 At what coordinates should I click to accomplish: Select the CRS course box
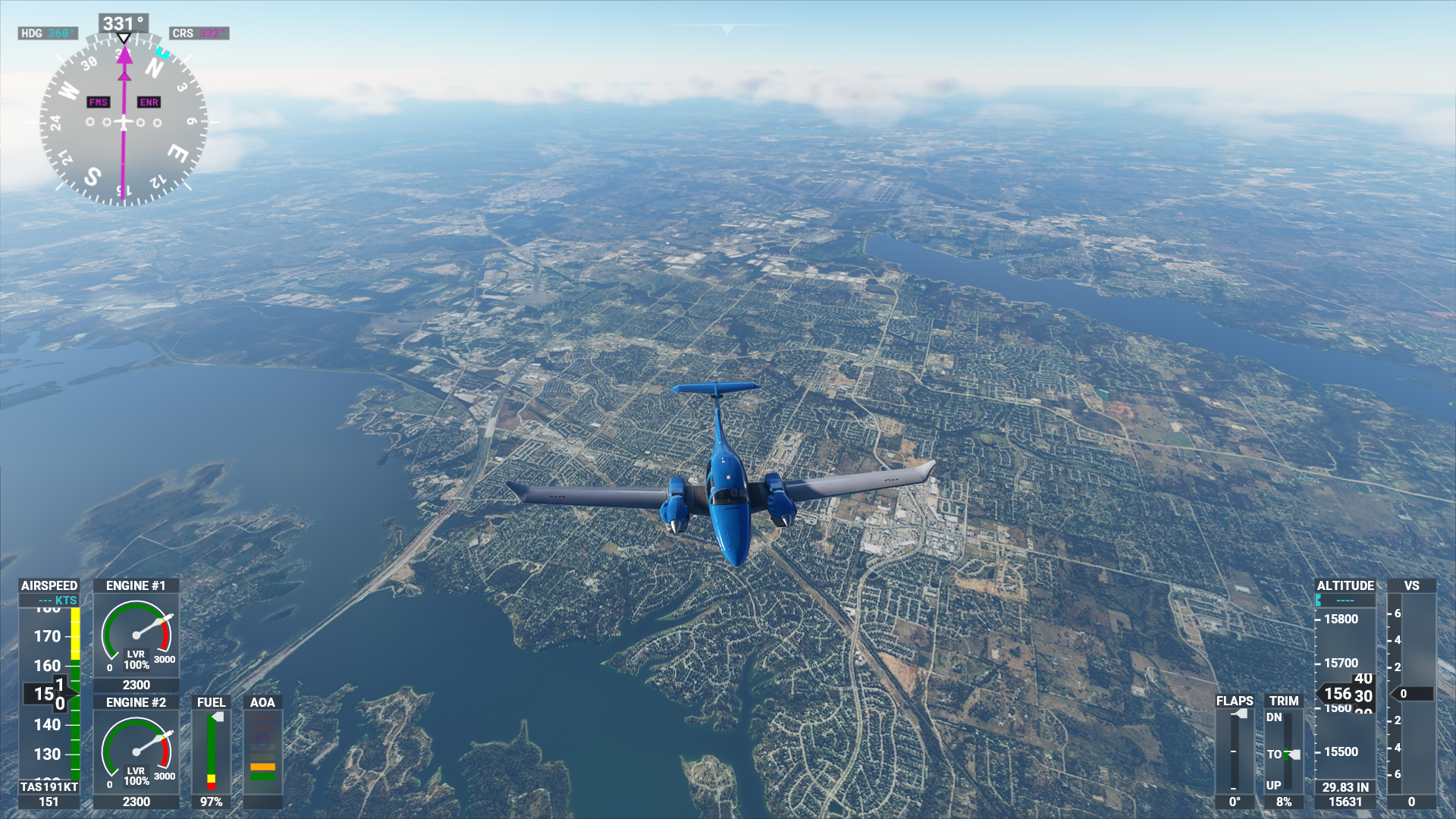[x=199, y=33]
